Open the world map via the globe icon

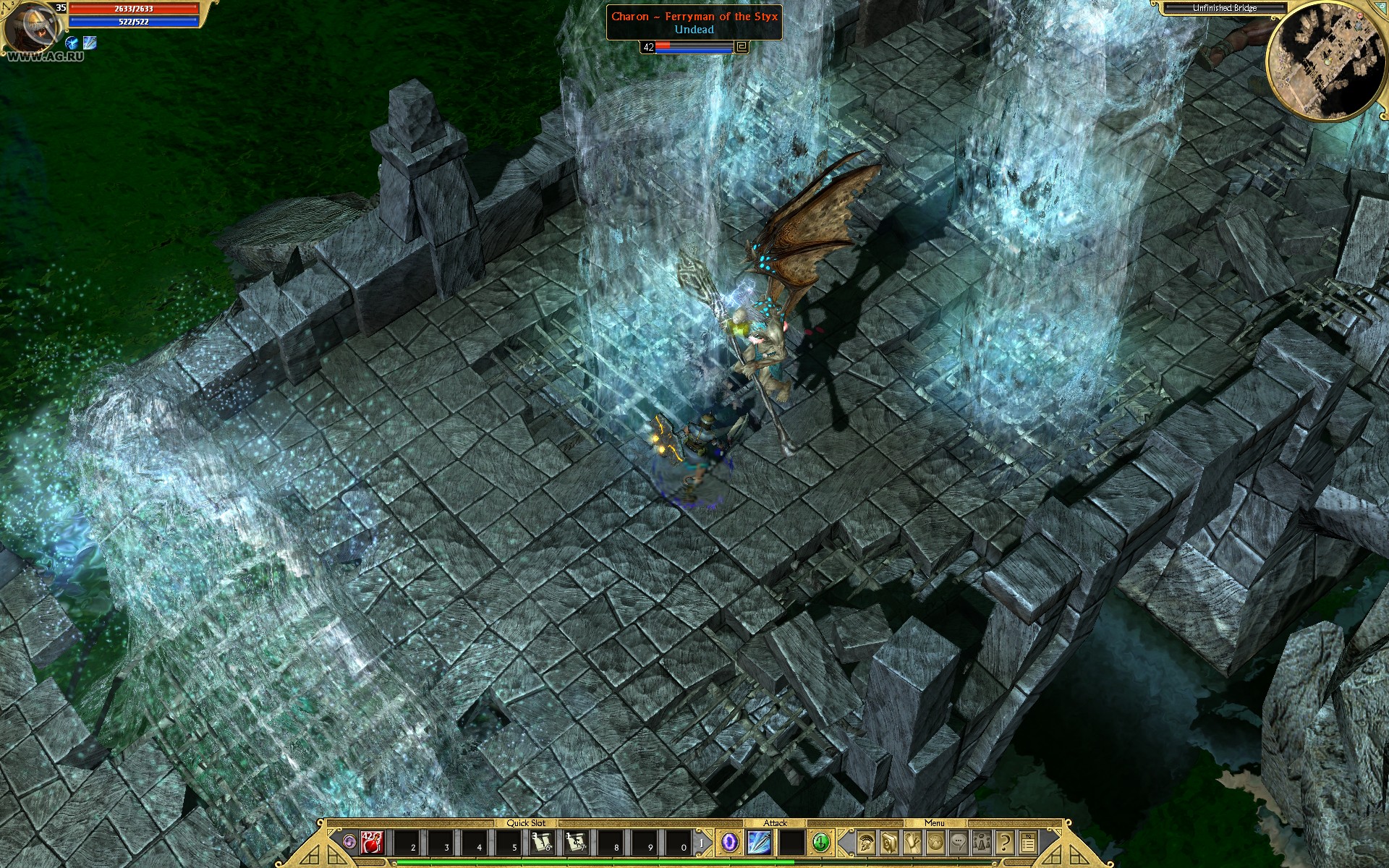coord(934,843)
